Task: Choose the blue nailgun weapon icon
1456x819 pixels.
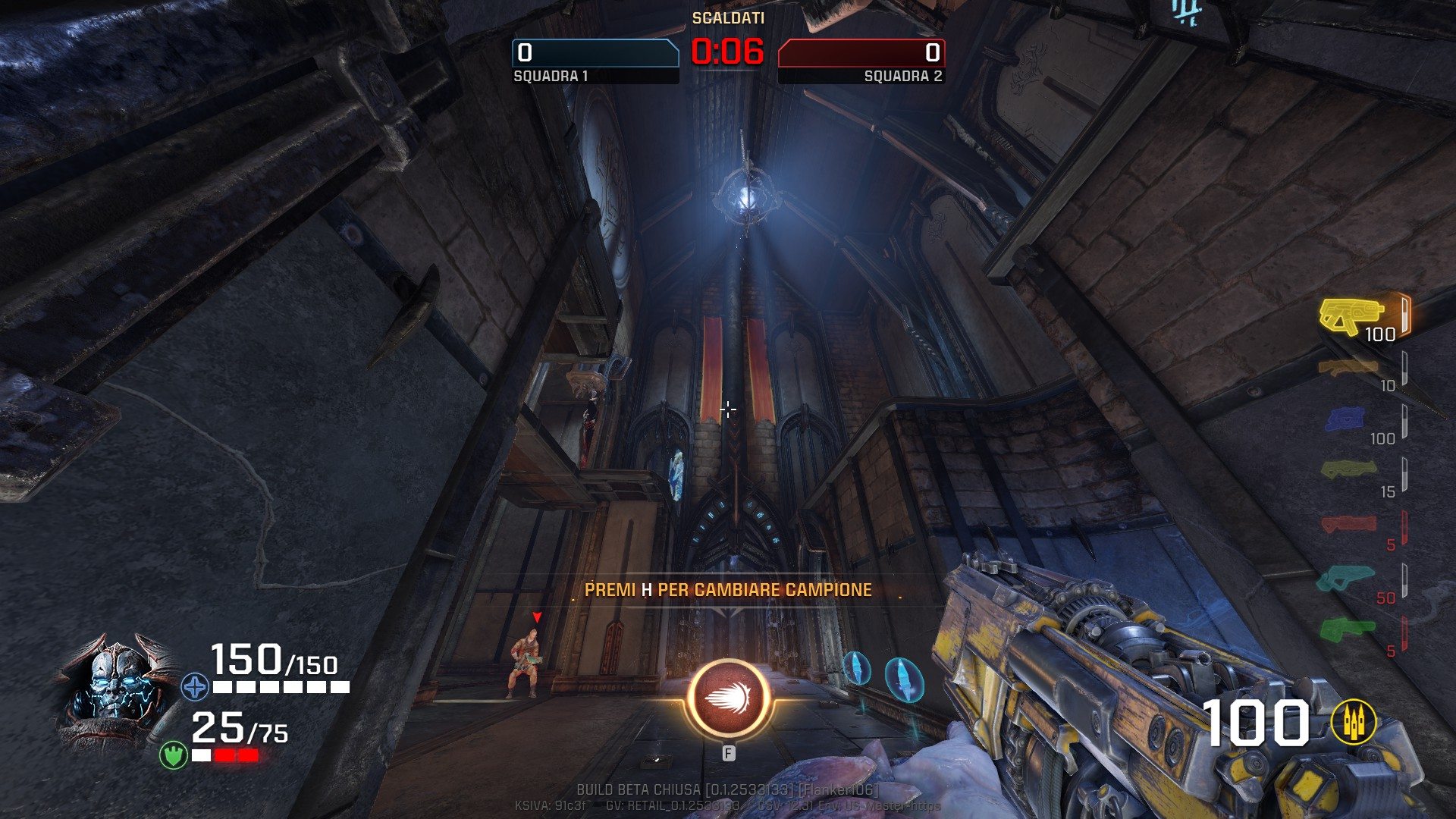Action: tap(1345, 419)
